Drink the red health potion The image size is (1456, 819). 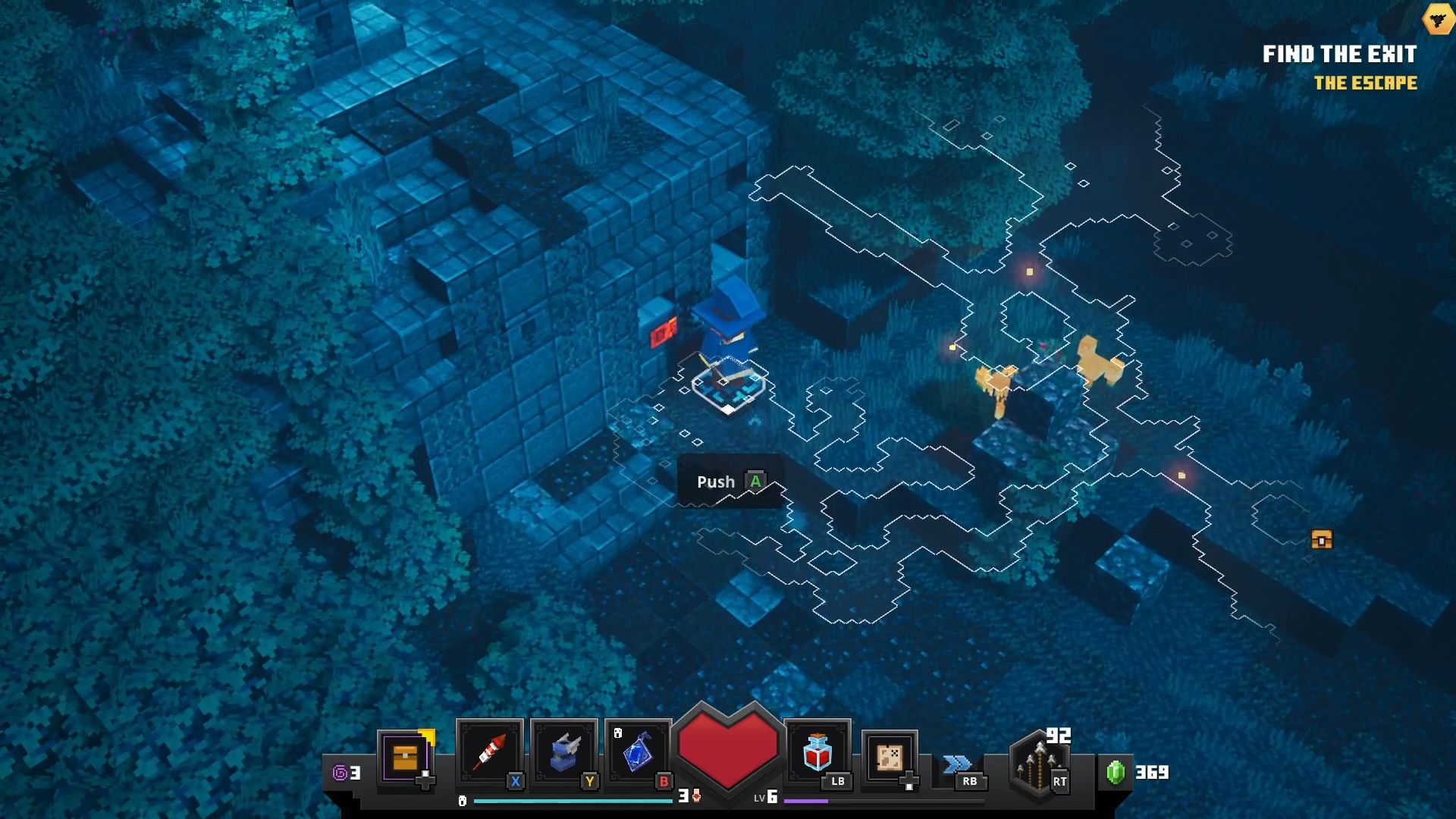click(817, 753)
